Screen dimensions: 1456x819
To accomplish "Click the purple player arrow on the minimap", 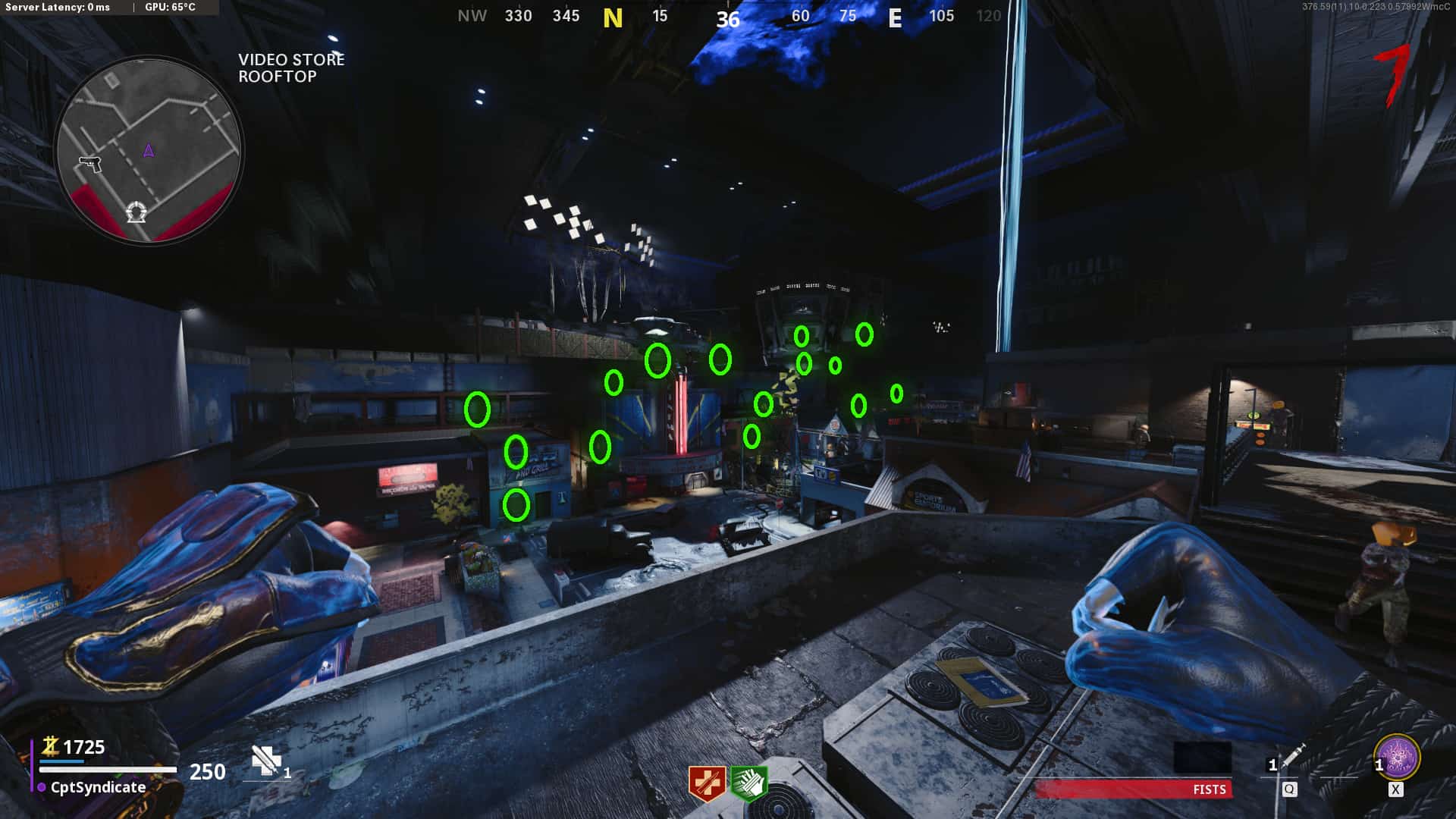I will coord(149,150).
